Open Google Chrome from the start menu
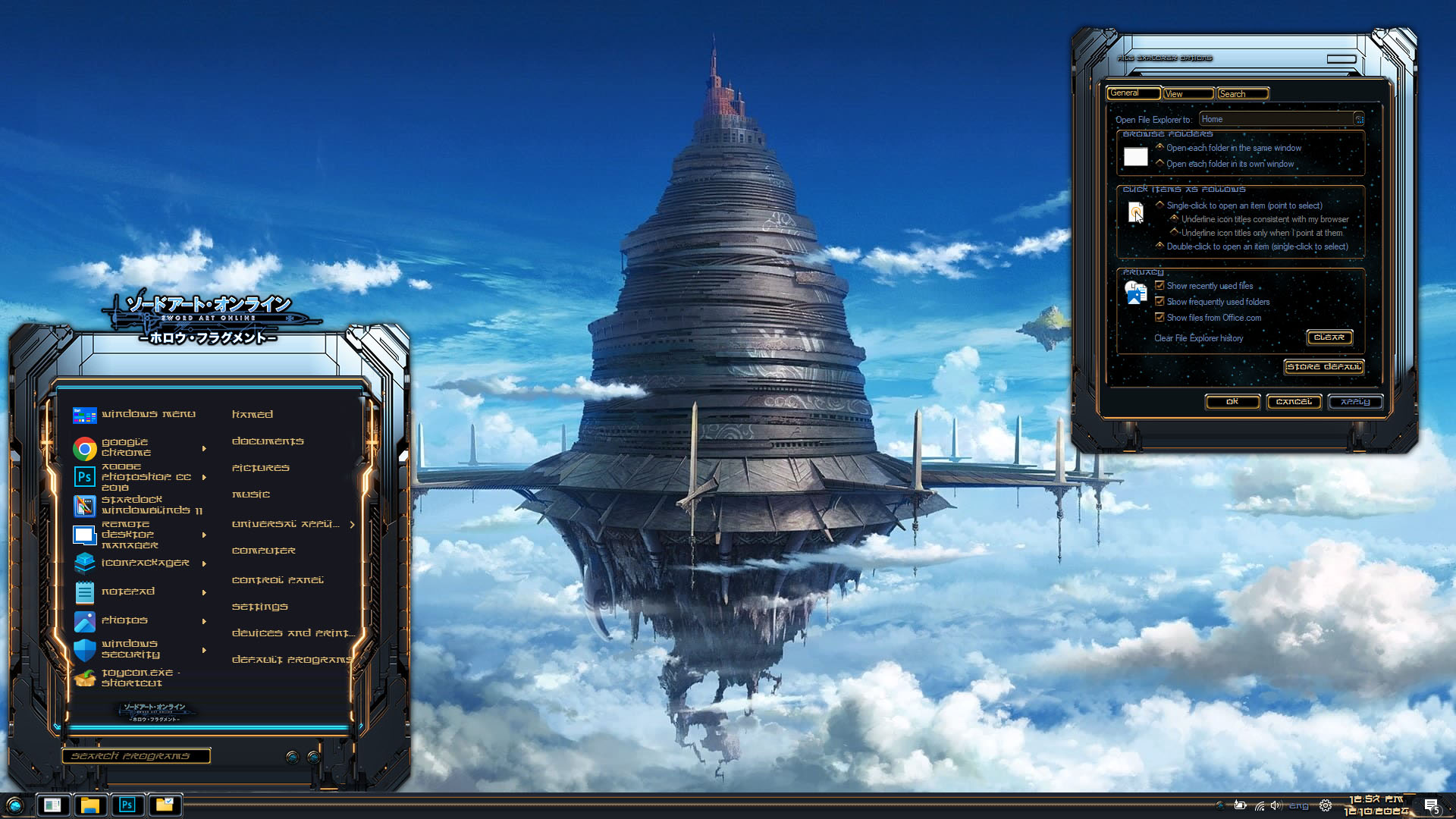 click(126, 447)
